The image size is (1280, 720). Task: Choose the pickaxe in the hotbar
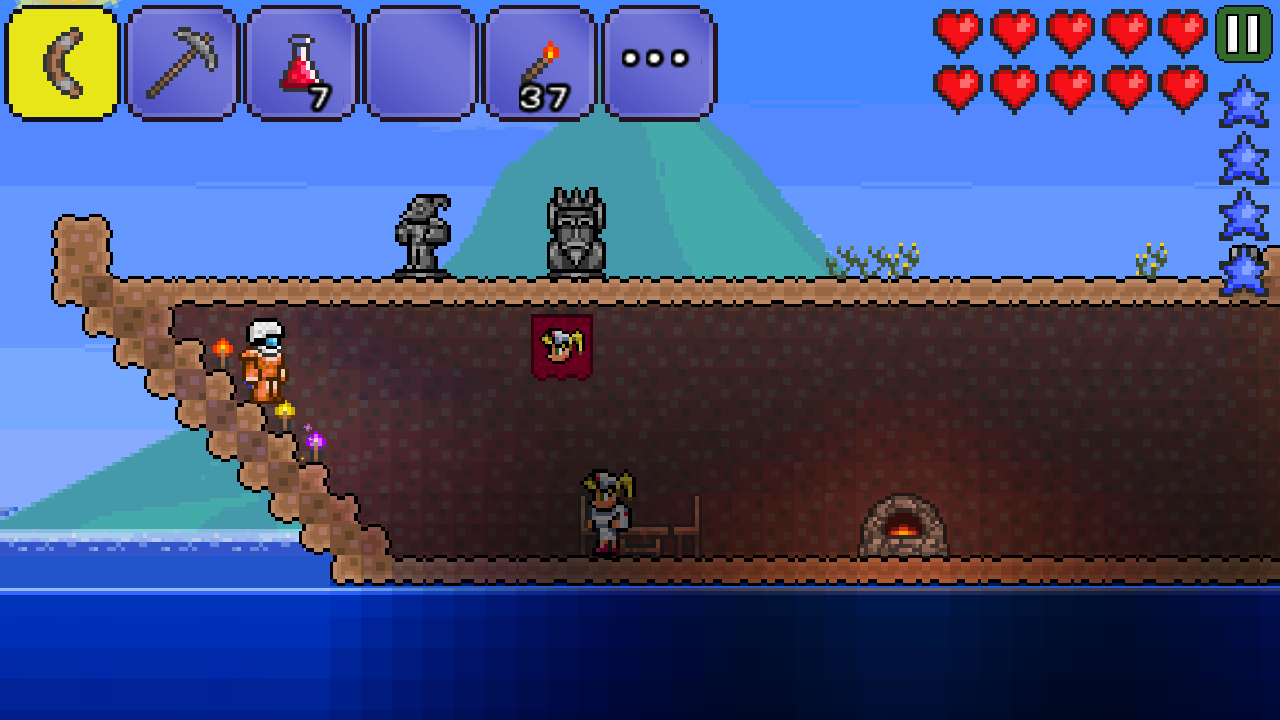tap(182, 64)
